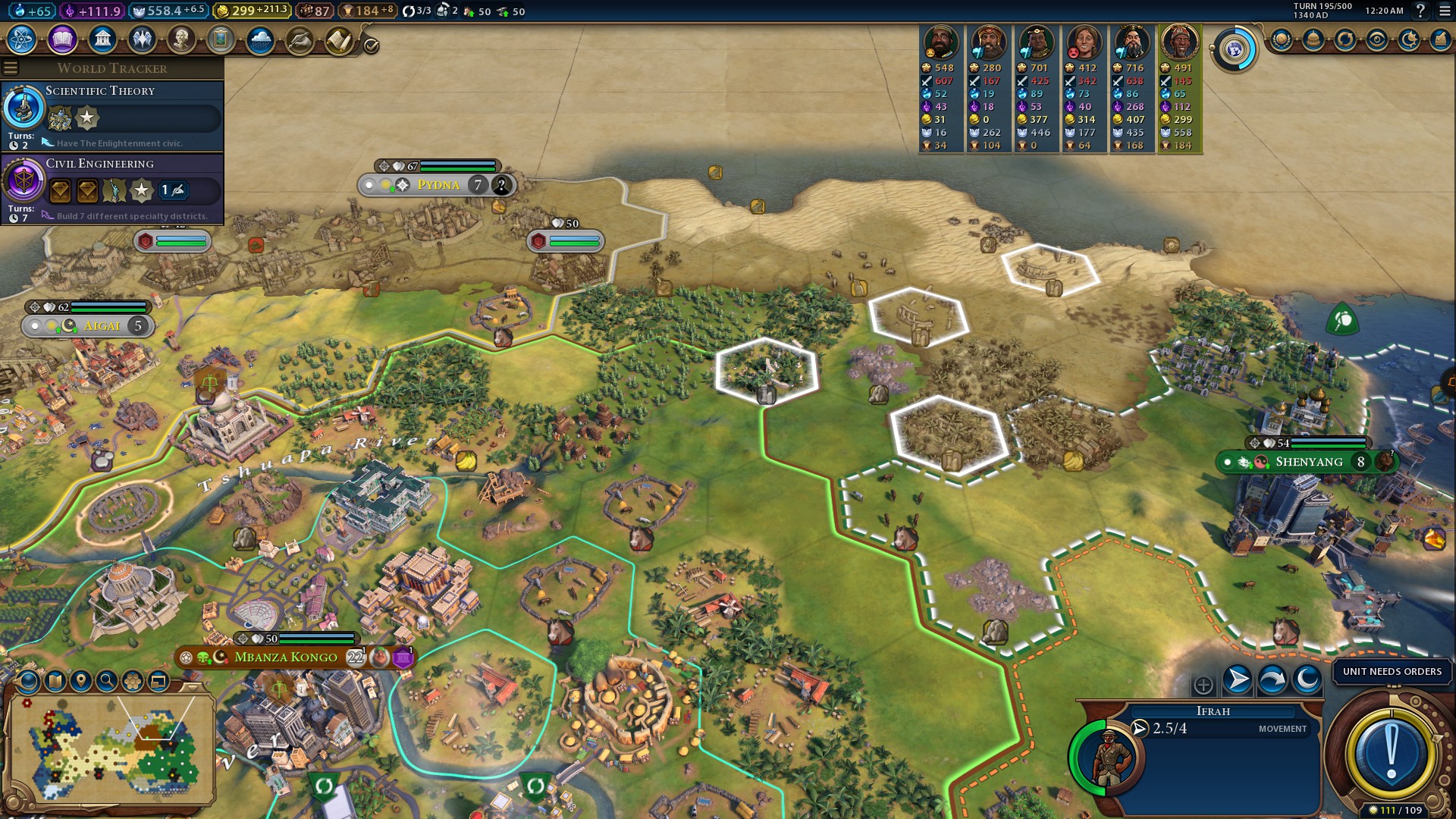Open the Great Works screen (framed painting)
The image size is (1456, 819).
pyautogui.click(x=221, y=39)
